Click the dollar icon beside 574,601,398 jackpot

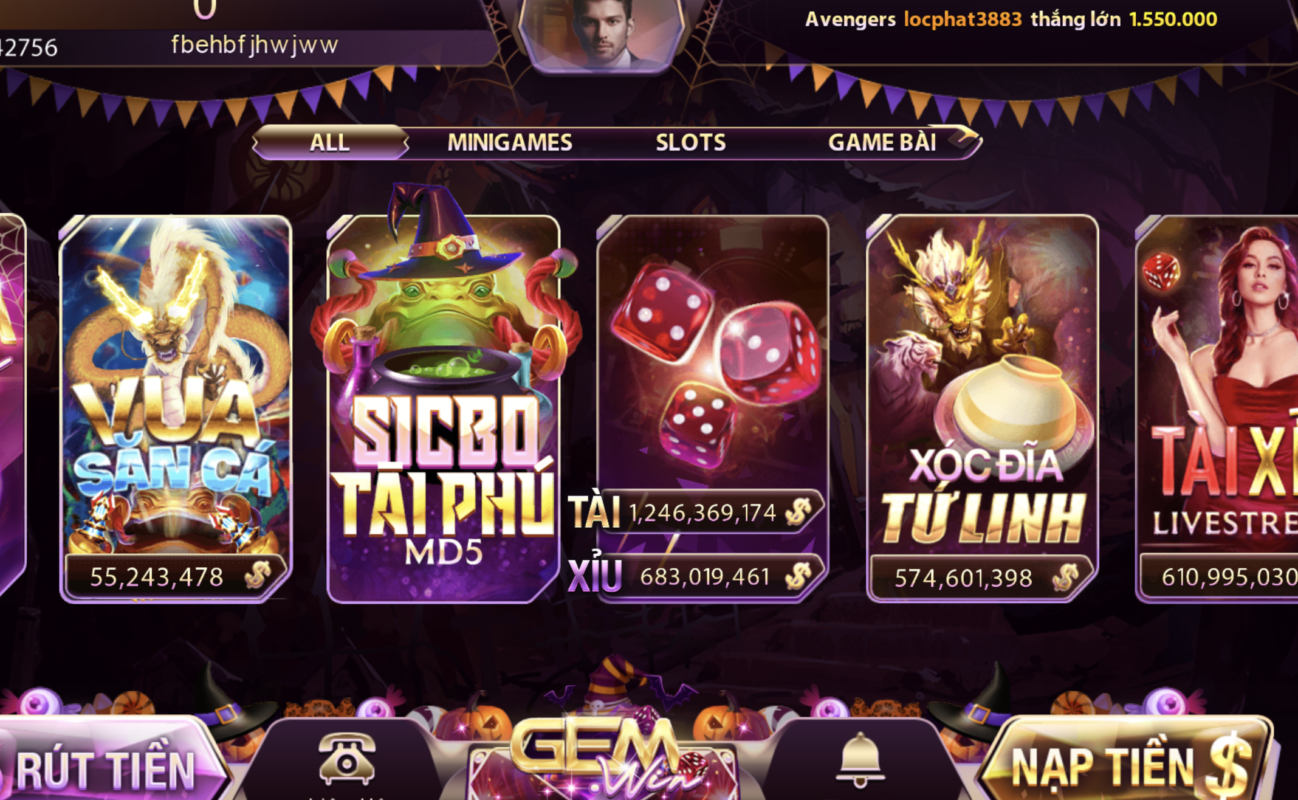[1066, 577]
